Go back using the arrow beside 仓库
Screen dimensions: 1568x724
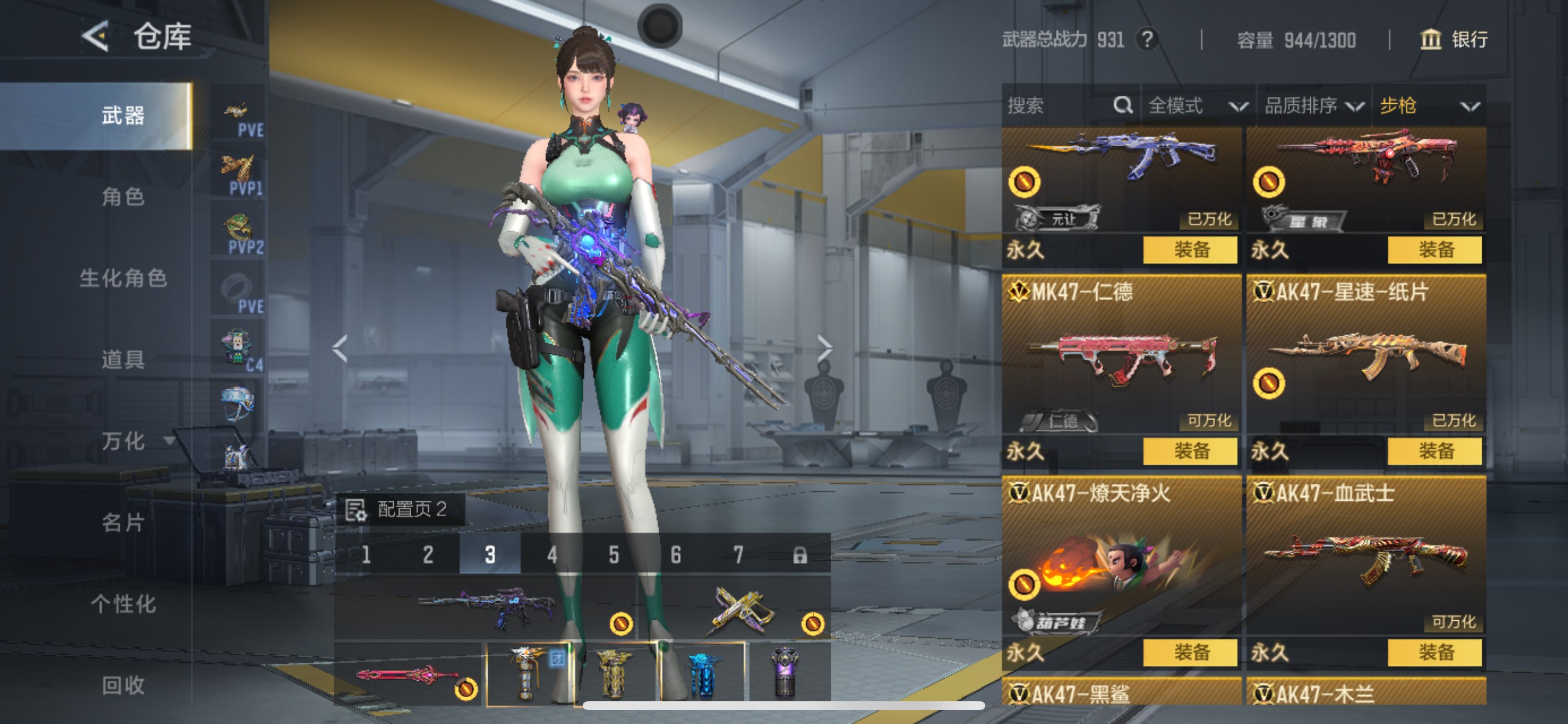click(96, 37)
